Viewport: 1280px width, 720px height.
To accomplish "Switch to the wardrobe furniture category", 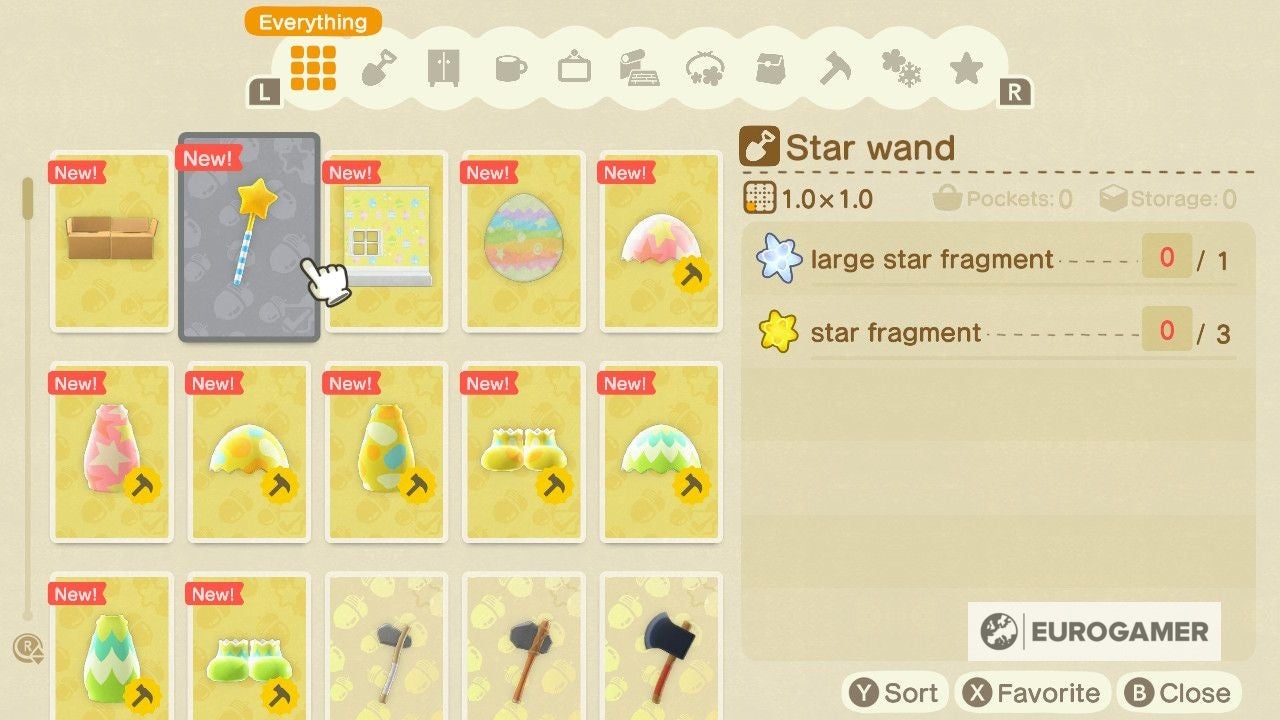I will pyautogui.click(x=443, y=69).
